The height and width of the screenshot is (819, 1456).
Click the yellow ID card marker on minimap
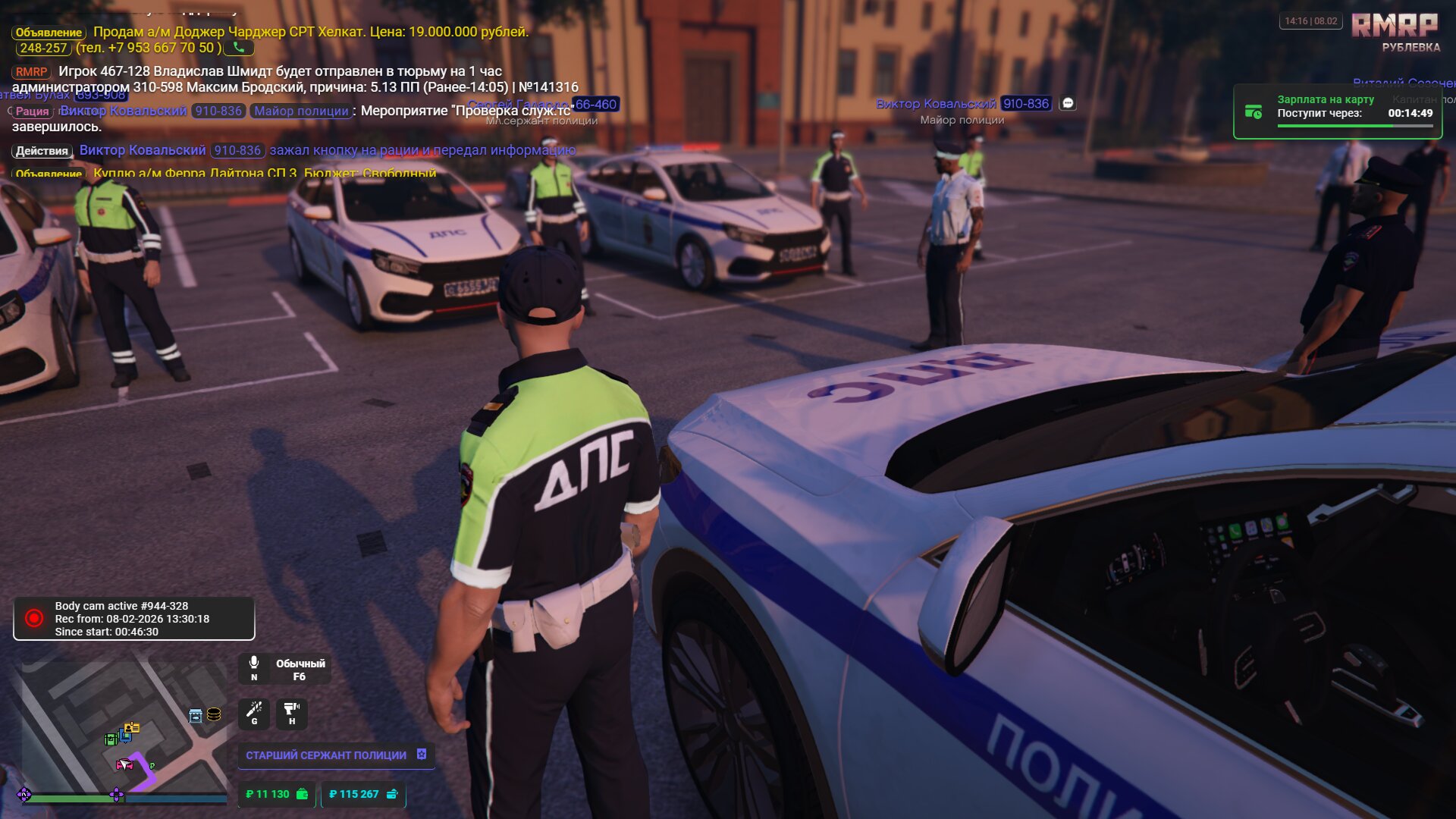[132, 728]
